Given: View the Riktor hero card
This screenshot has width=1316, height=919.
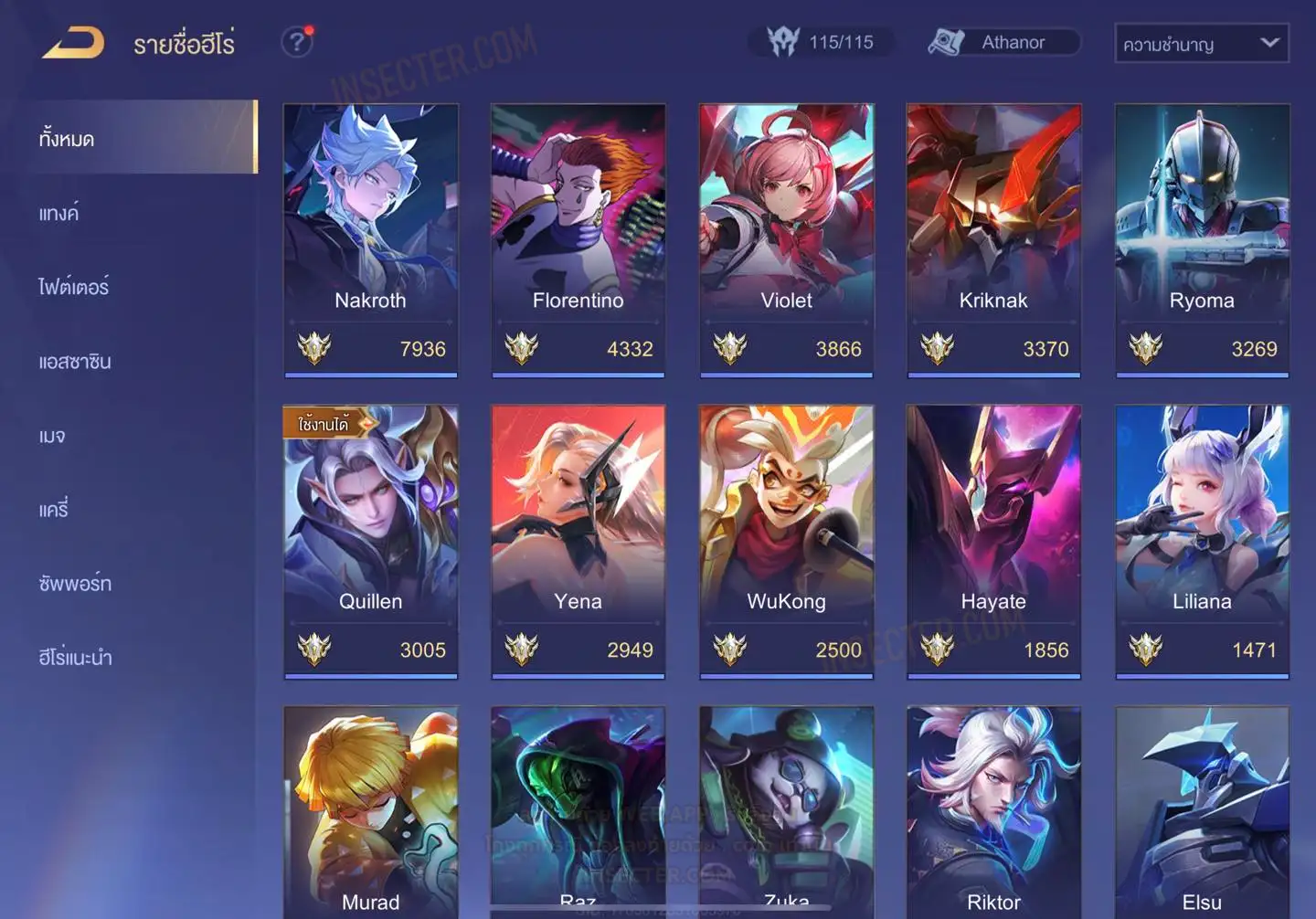Looking at the screenshot, I should [x=993, y=811].
